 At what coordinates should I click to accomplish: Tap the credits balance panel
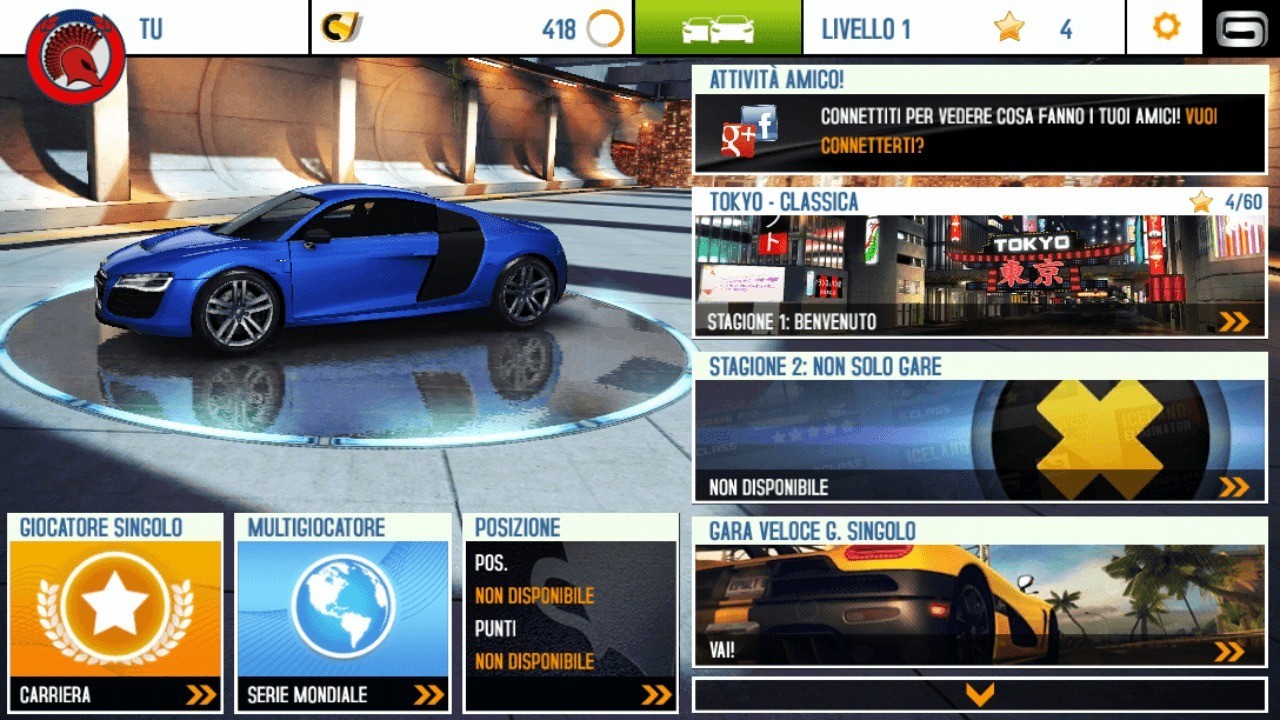coord(472,27)
